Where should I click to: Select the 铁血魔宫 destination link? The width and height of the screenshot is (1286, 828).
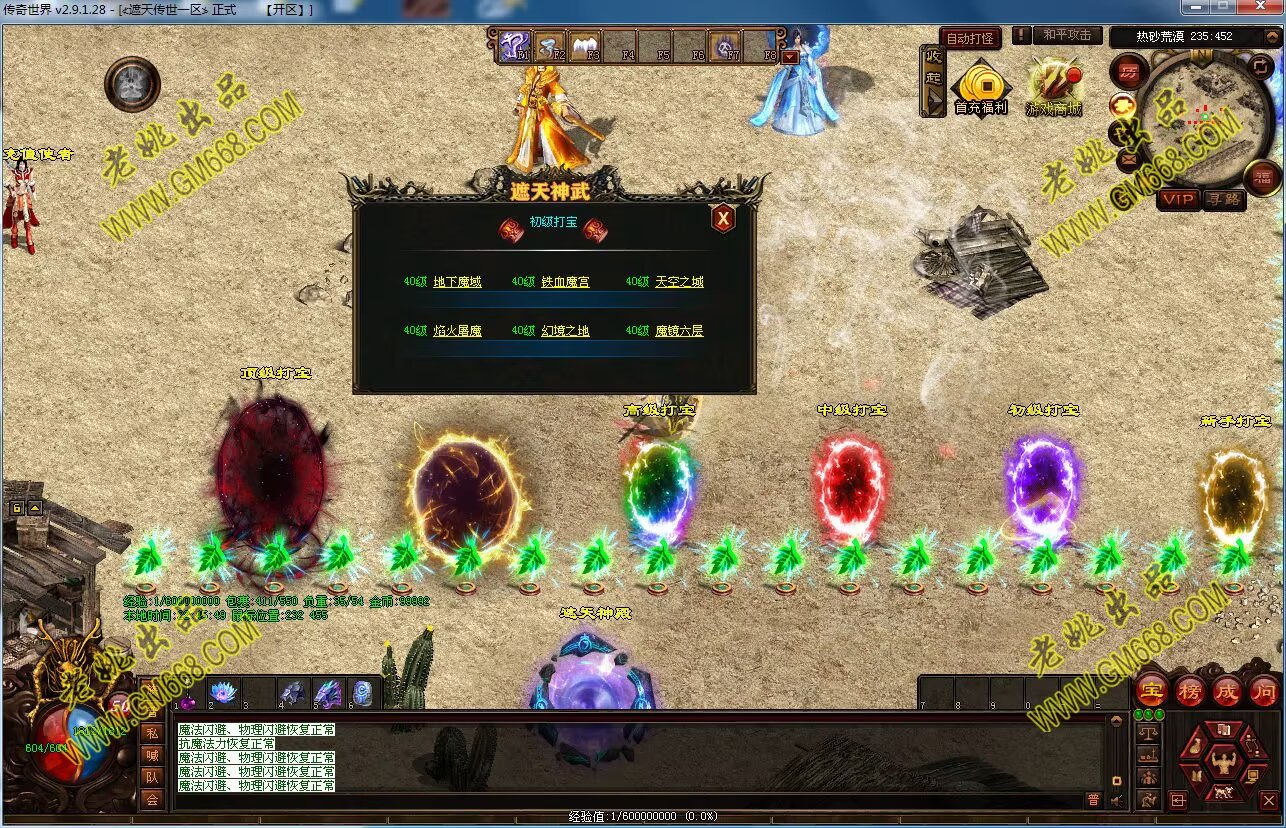tap(565, 282)
